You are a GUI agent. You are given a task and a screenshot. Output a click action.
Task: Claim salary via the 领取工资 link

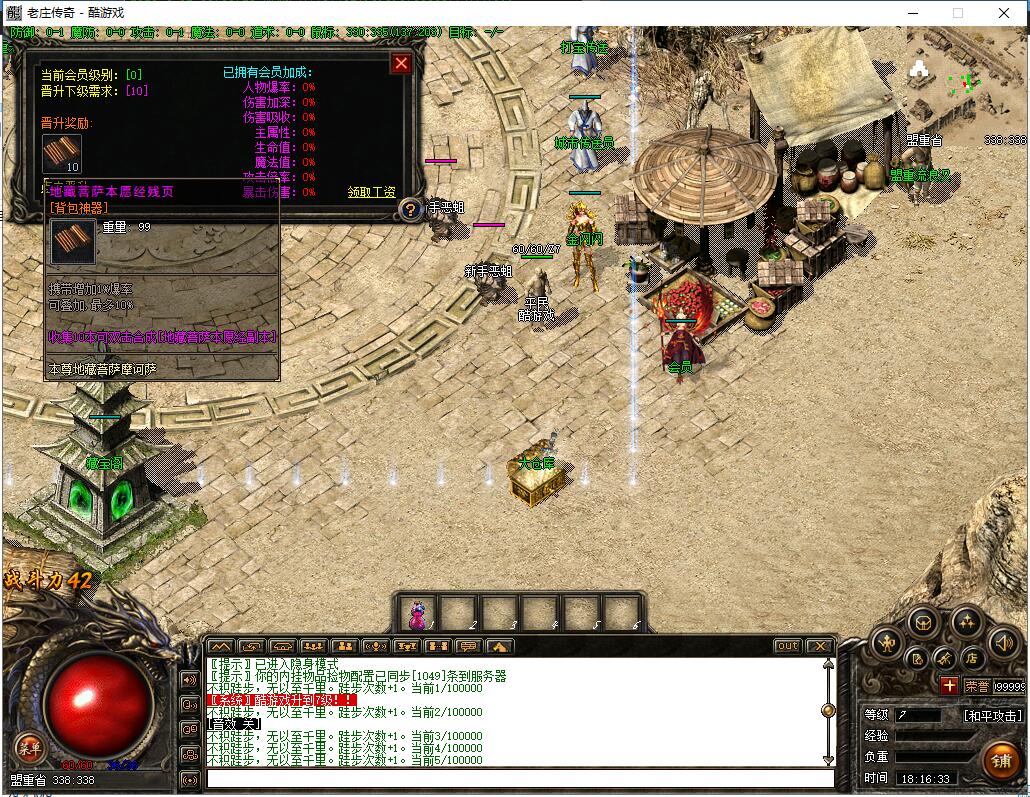371,192
